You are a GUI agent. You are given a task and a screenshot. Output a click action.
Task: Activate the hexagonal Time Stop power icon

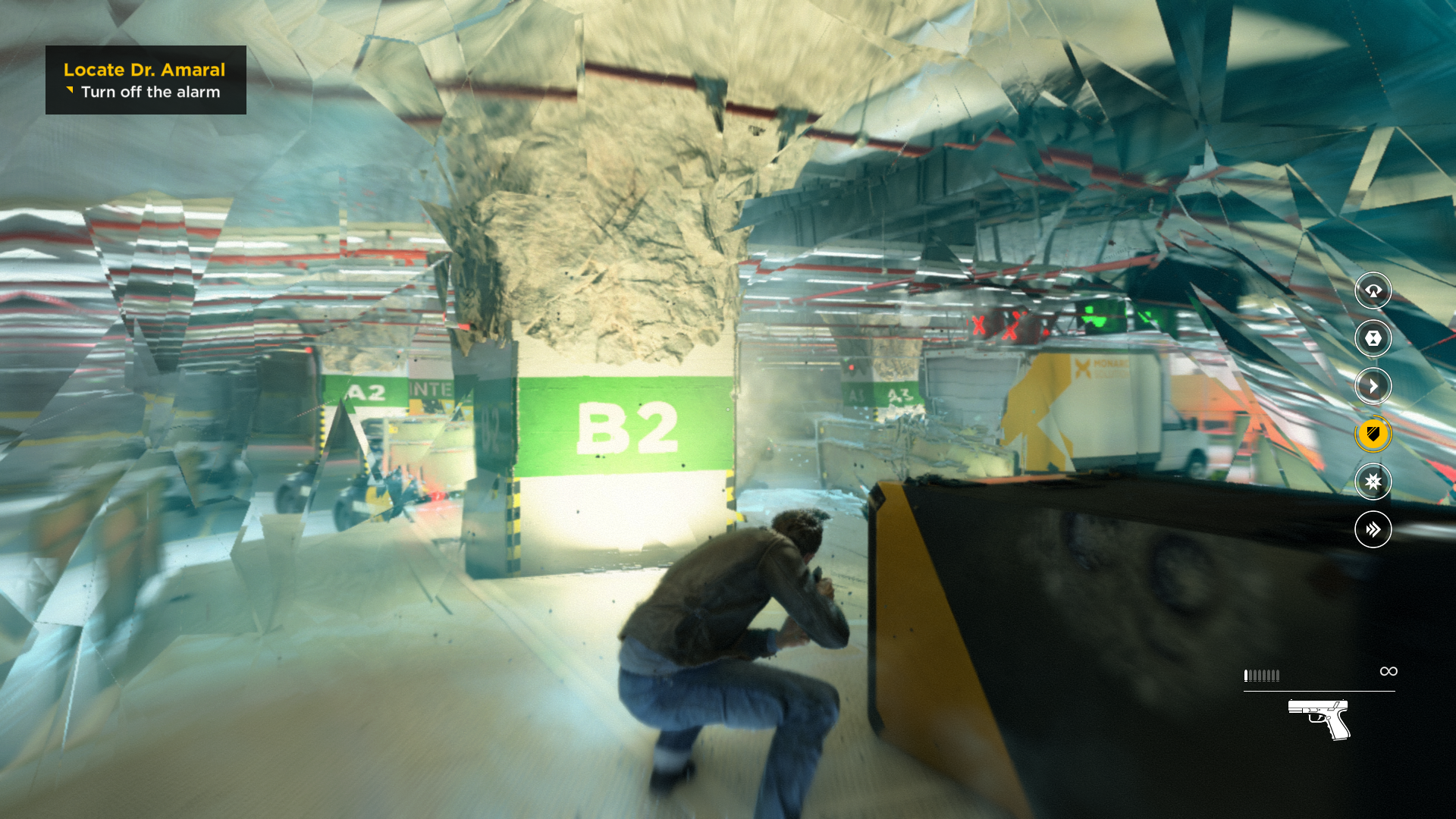point(1373,339)
